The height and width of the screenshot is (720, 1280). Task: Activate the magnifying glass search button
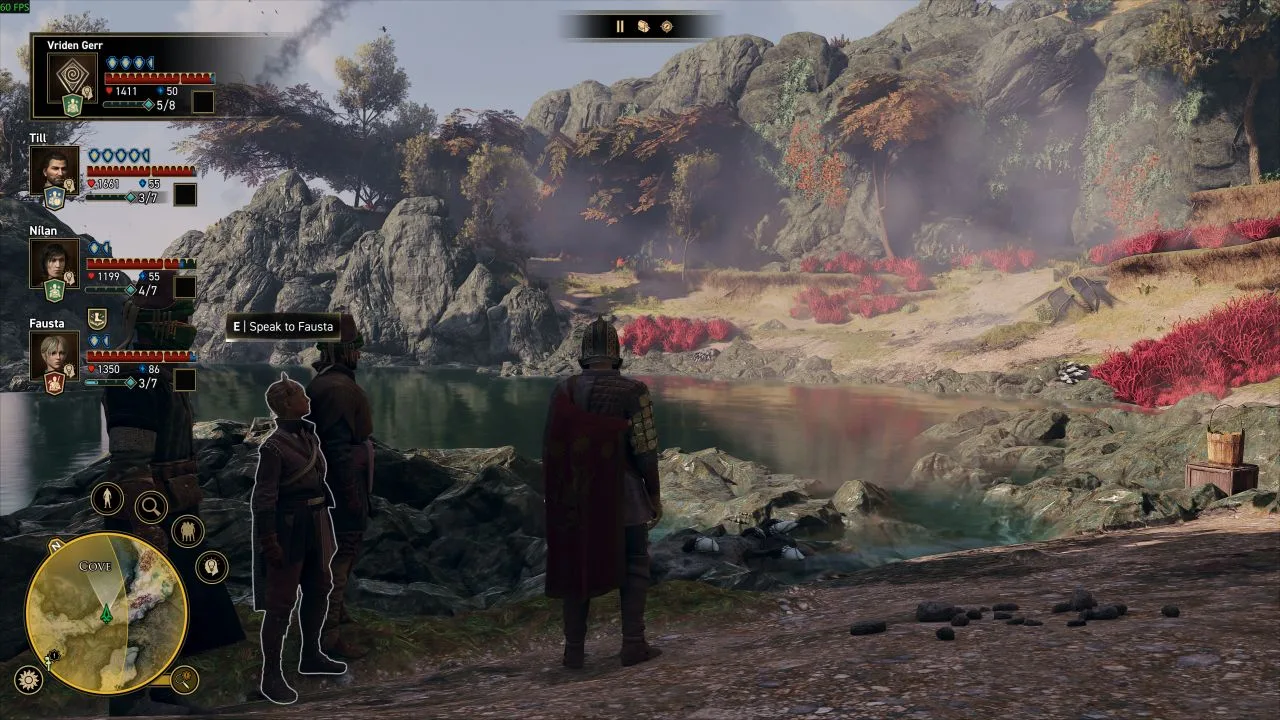pyautogui.click(x=151, y=507)
